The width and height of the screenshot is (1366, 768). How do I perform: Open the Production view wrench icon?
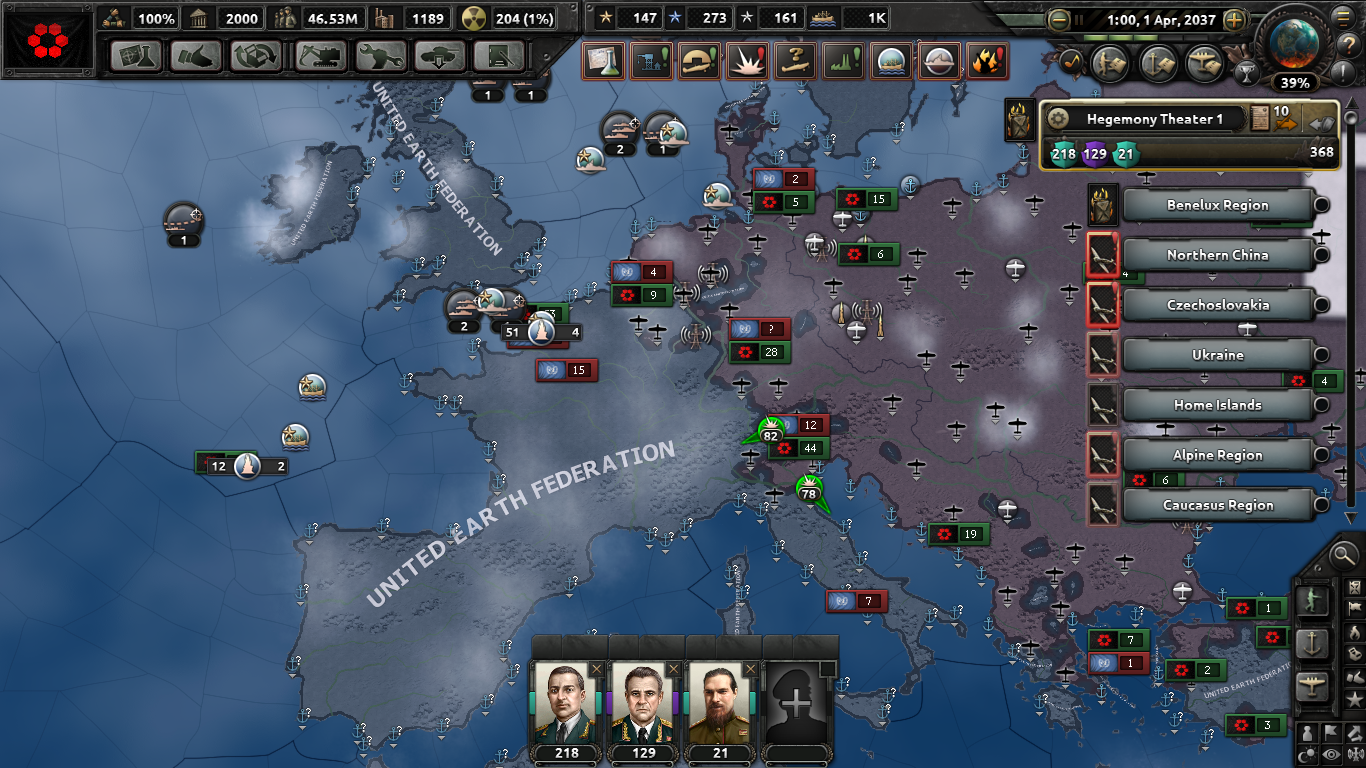tap(382, 57)
